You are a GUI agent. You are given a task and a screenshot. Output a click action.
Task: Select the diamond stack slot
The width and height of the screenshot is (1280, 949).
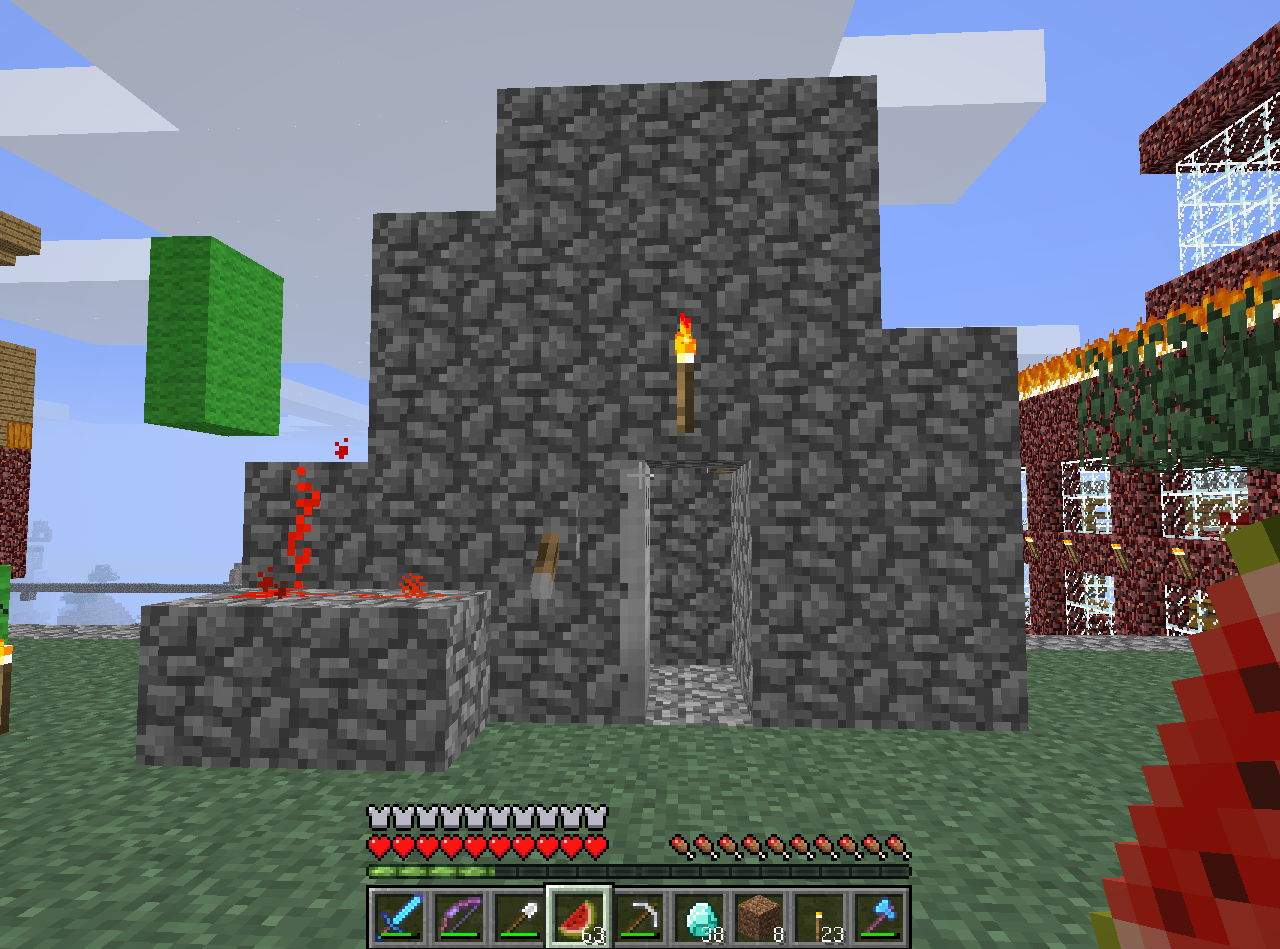pos(699,916)
